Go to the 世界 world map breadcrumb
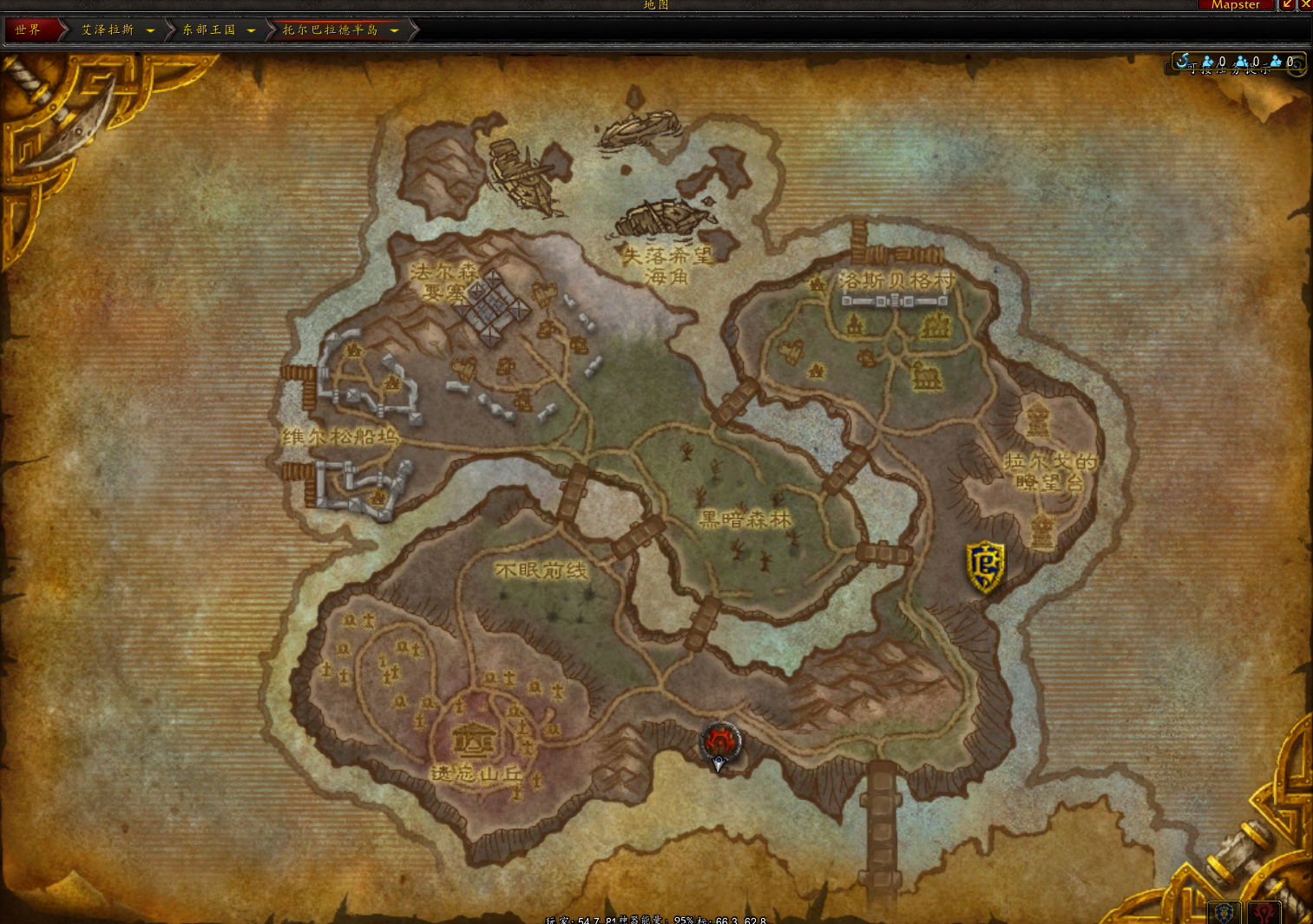This screenshot has height=924, width=1313. pyautogui.click(x=28, y=30)
